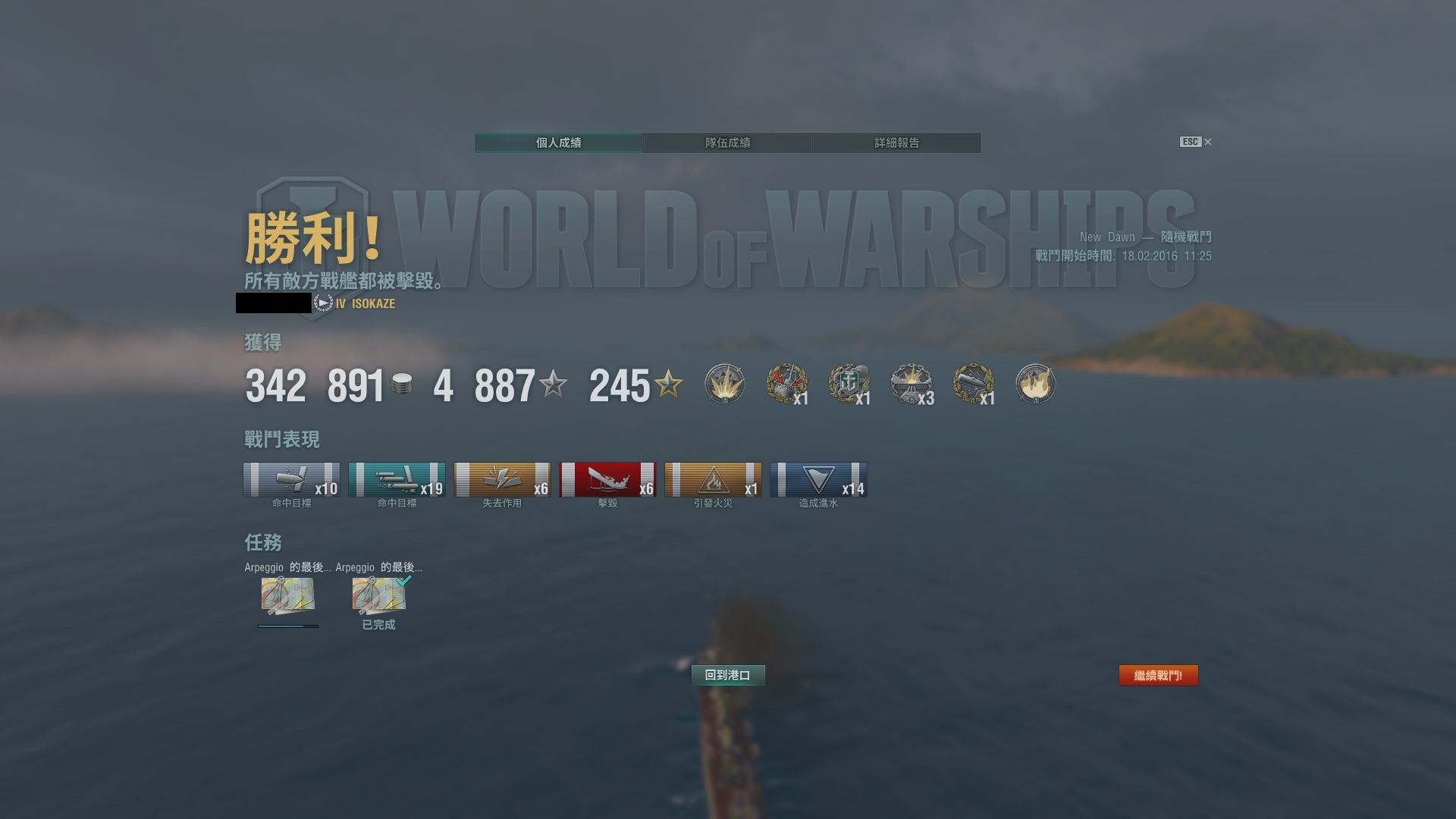Close the battle results screen
1456x819 pixels.
point(1208,142)
